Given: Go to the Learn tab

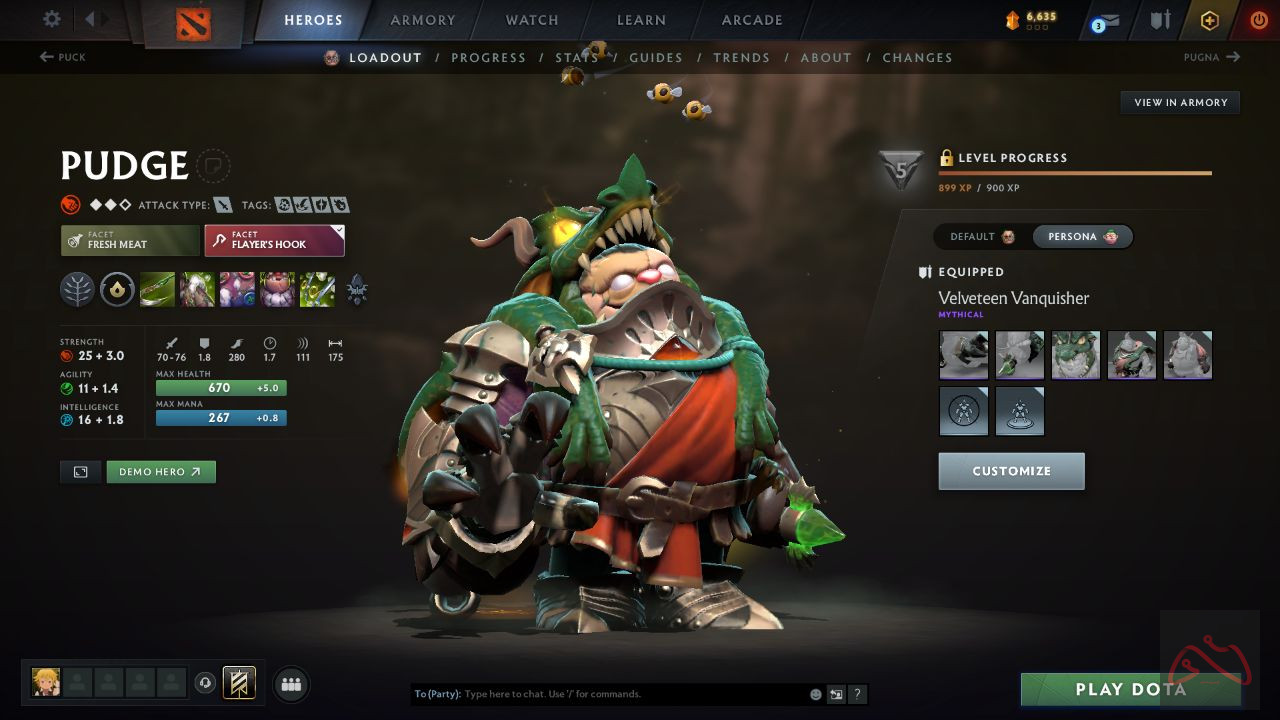Looking at the screenshot, I should click(641, 20).
